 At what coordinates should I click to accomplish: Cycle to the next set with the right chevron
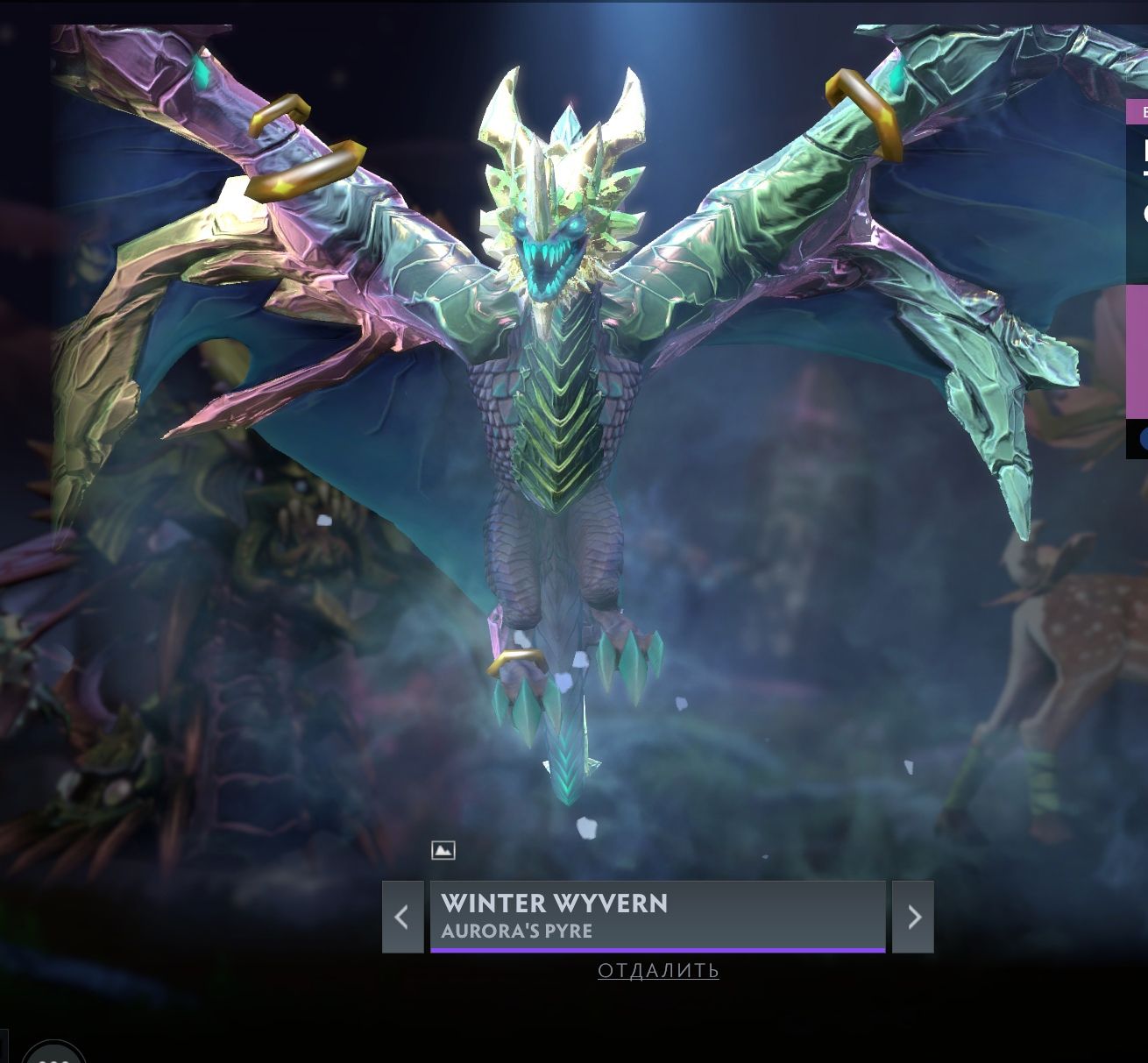click(911, 917)
